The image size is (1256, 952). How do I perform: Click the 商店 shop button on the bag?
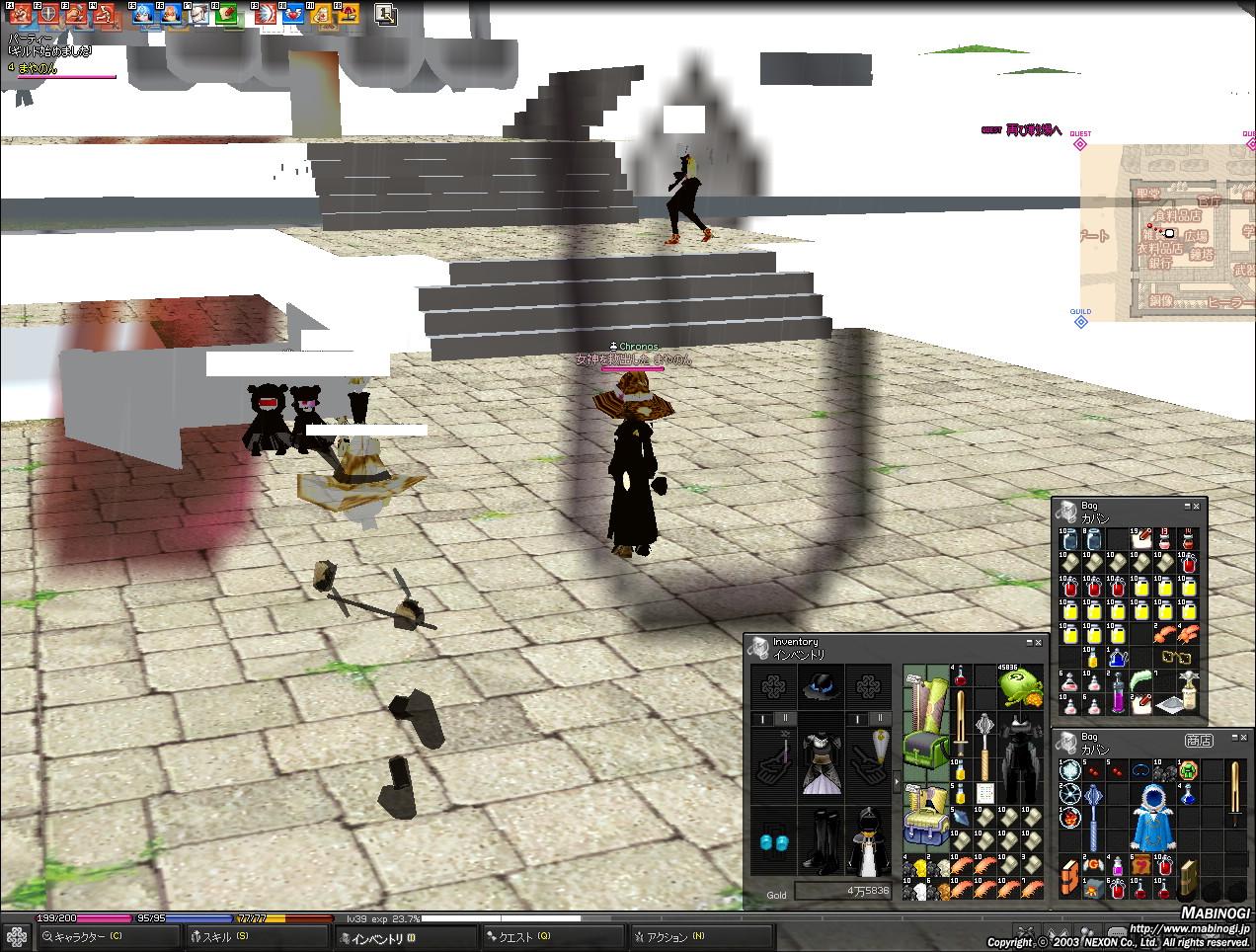pyautogui.click(x=1198, y=740)
